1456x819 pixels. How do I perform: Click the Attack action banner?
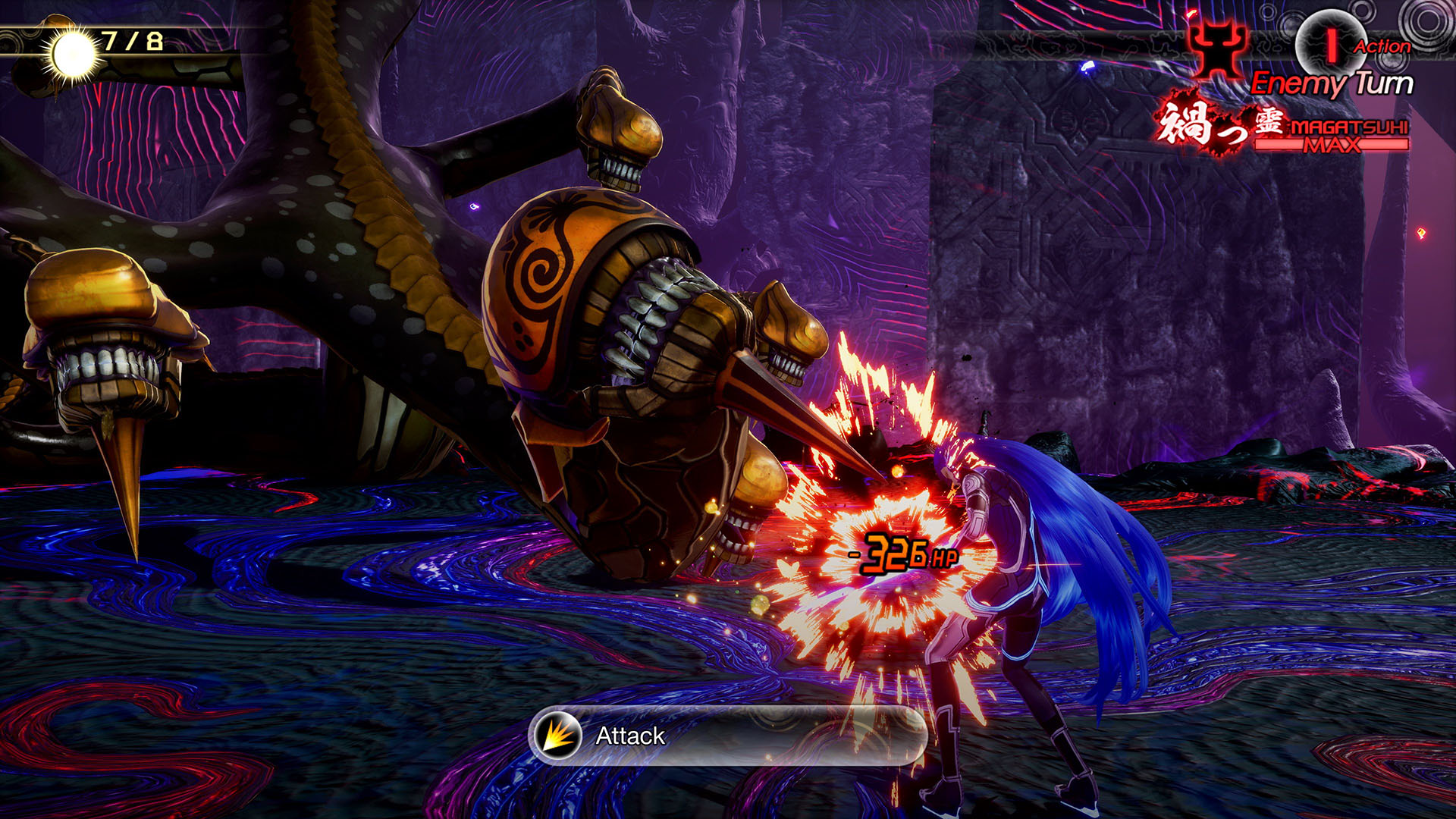[728, 736]
